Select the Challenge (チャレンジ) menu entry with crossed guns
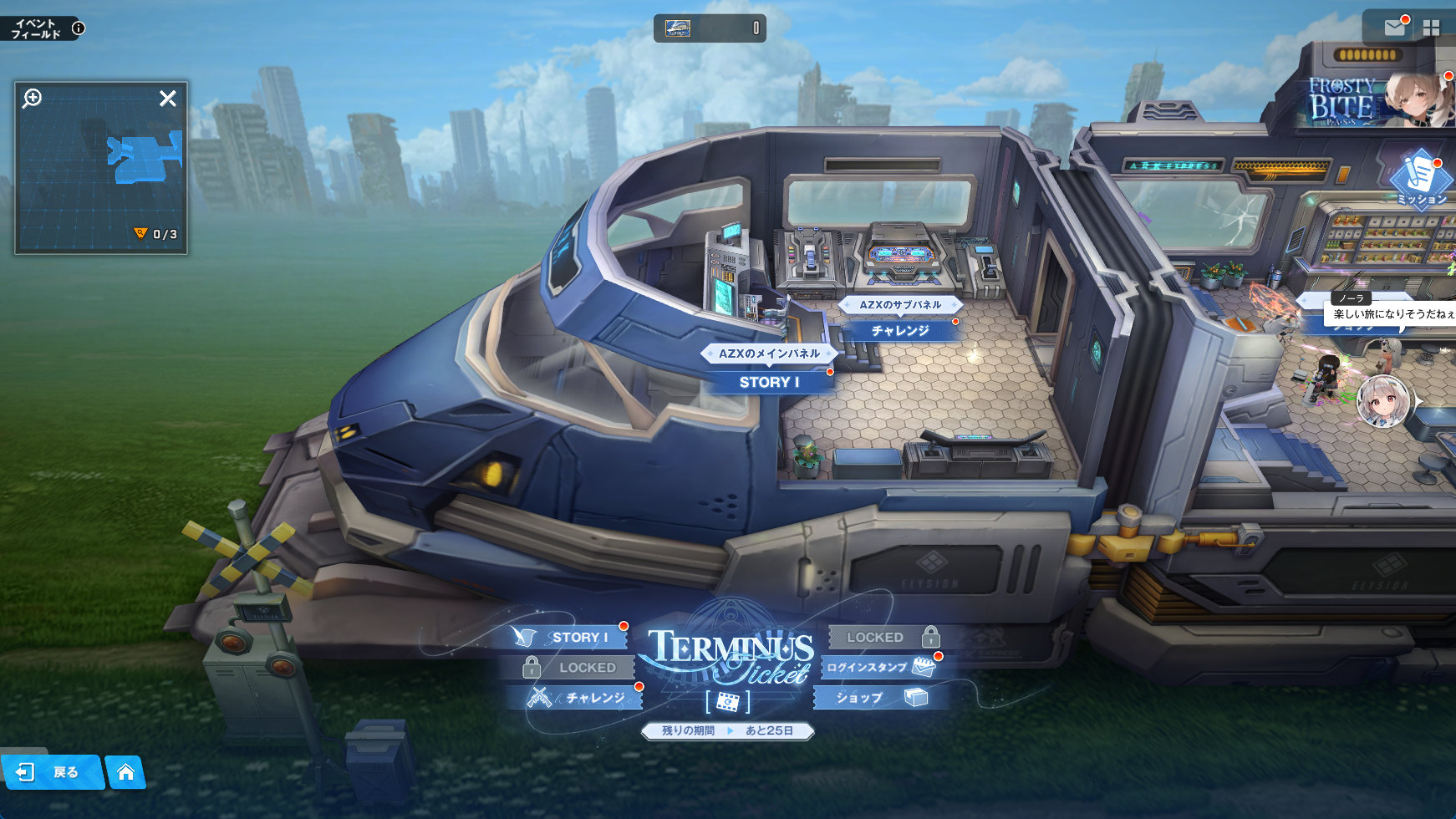 coord(583,698)
